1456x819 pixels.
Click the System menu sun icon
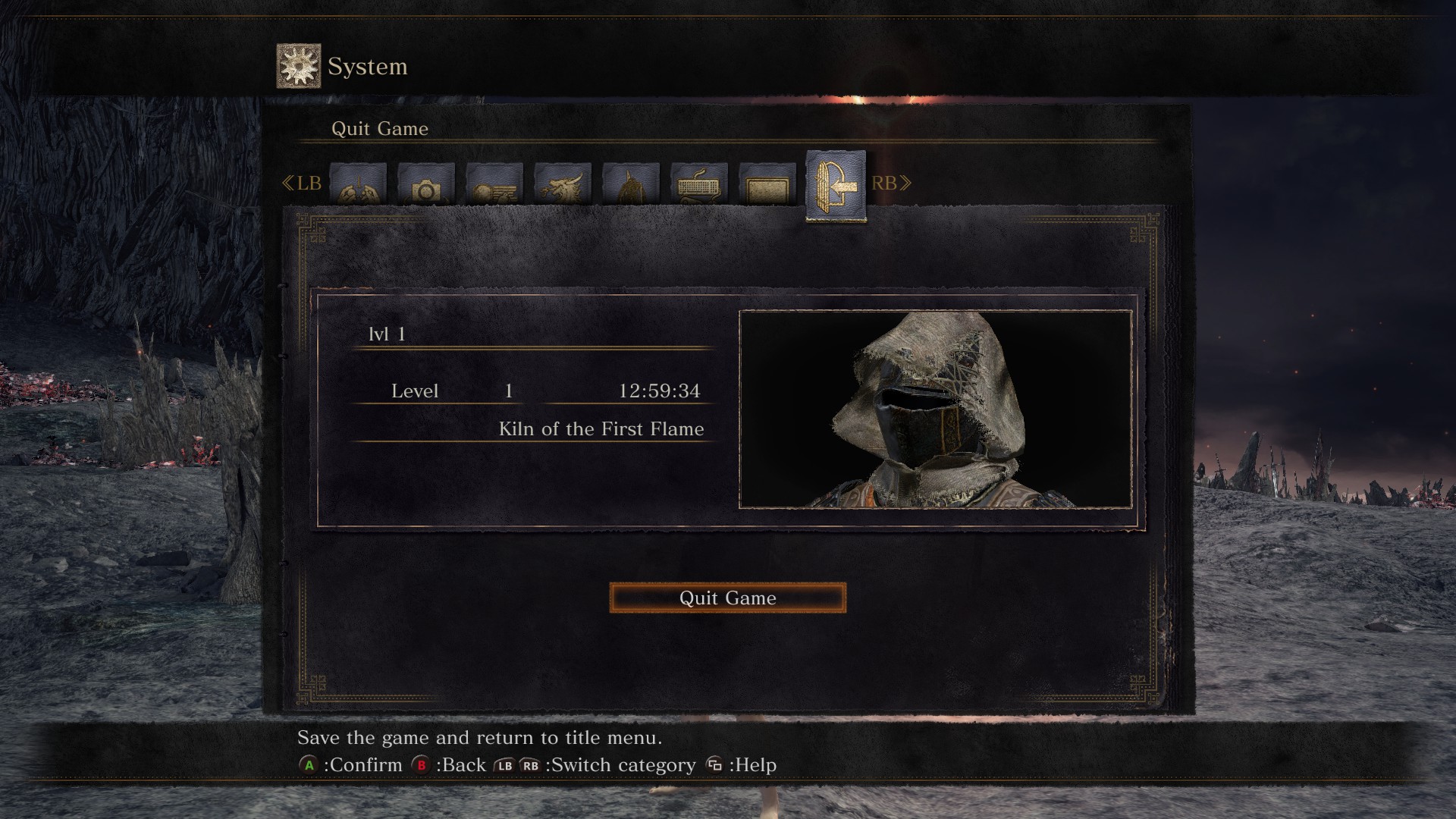pos(299,66)
